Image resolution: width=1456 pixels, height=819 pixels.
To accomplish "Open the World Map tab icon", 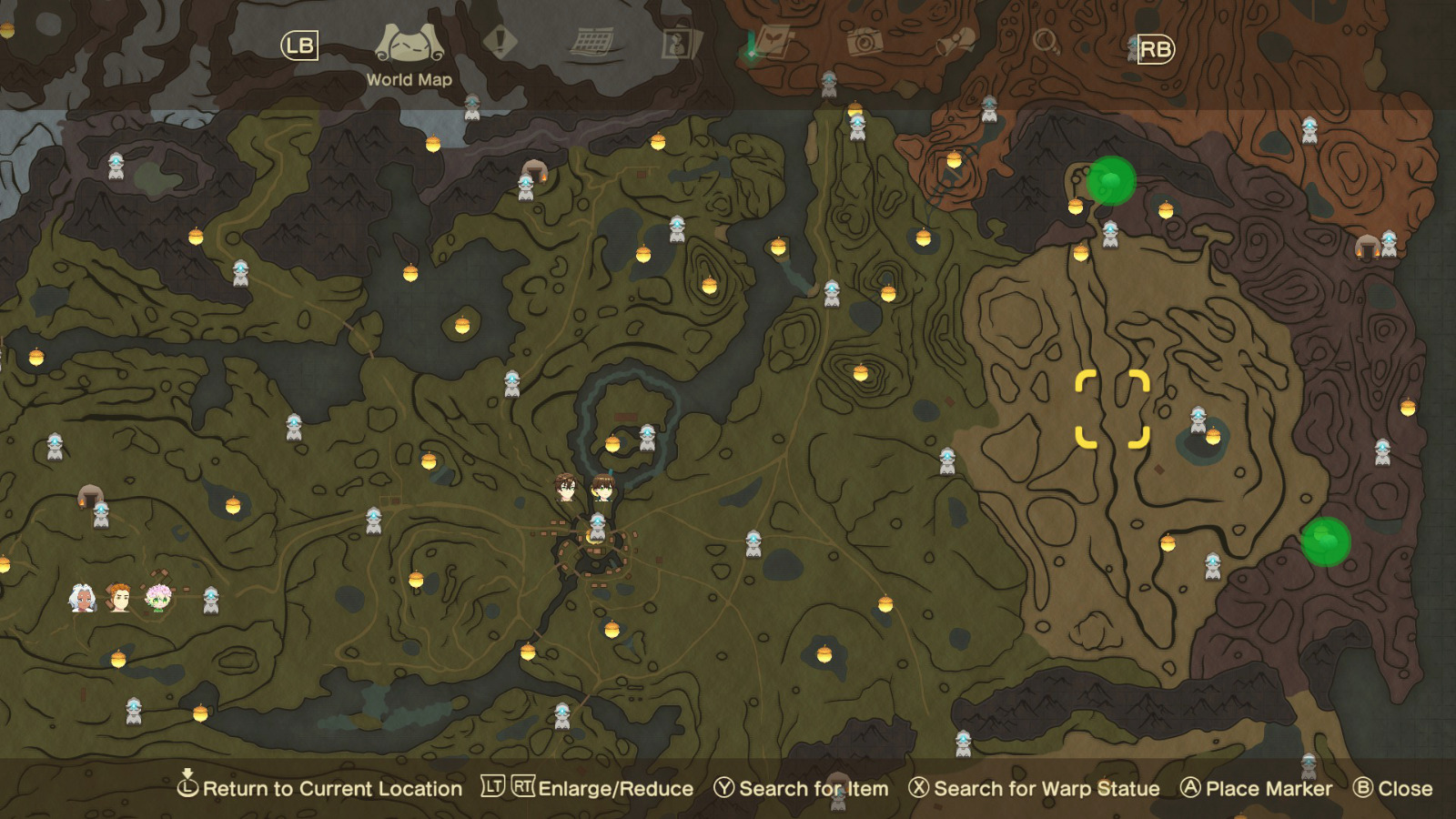I will pyautogui.click(x=409, y=41).
